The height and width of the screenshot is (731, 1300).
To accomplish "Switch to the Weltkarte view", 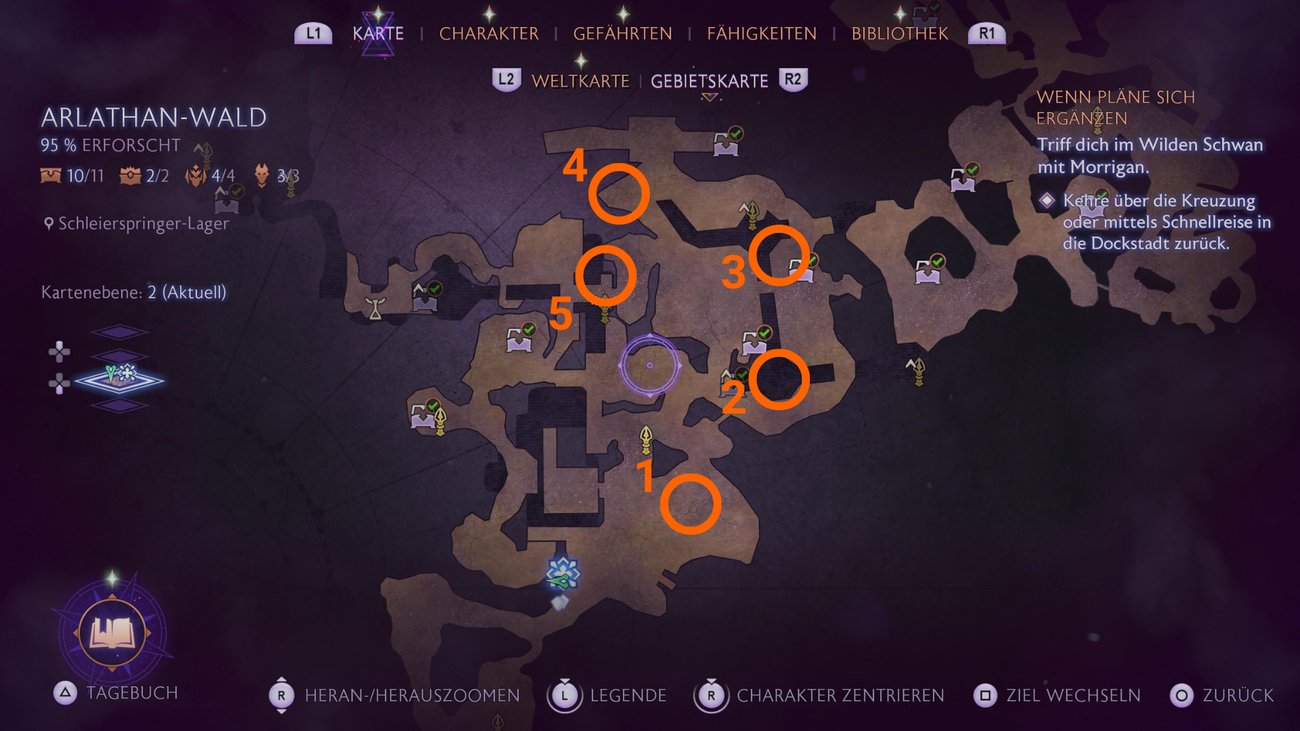I will point(580,81).
